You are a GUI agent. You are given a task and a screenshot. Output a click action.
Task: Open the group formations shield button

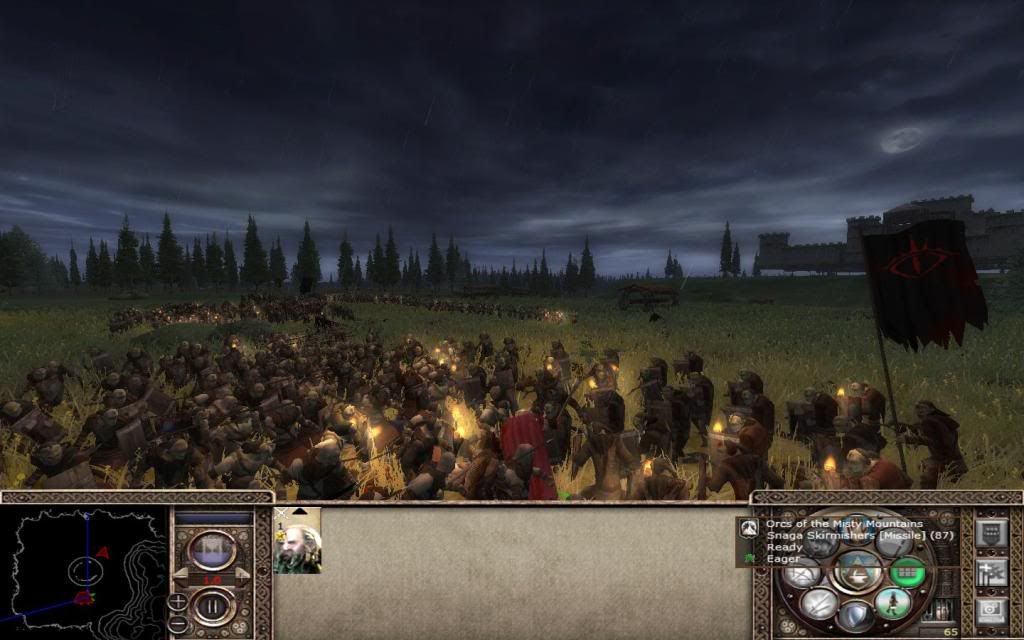992,533
